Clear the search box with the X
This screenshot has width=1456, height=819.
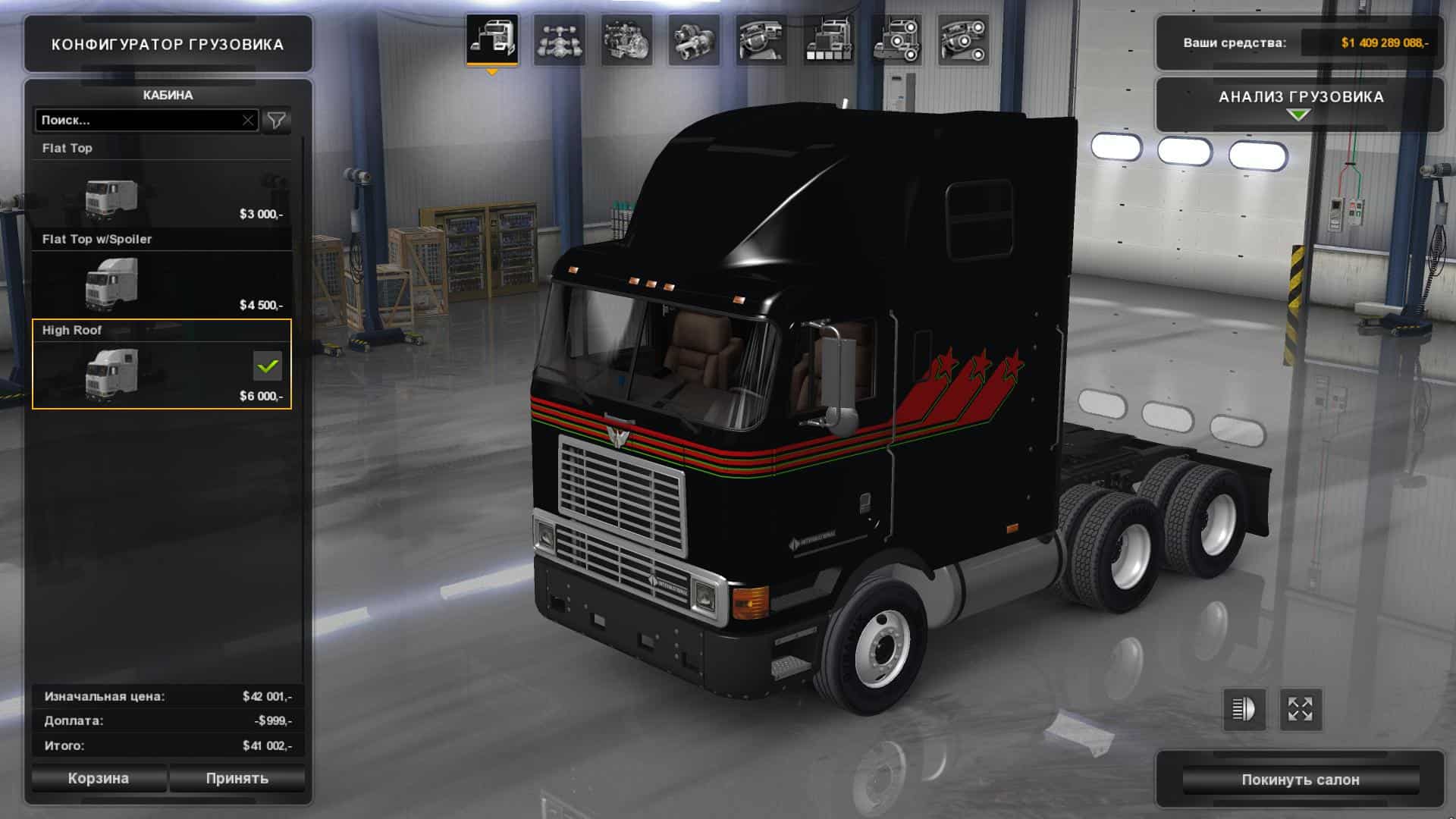tap(248, 120)
